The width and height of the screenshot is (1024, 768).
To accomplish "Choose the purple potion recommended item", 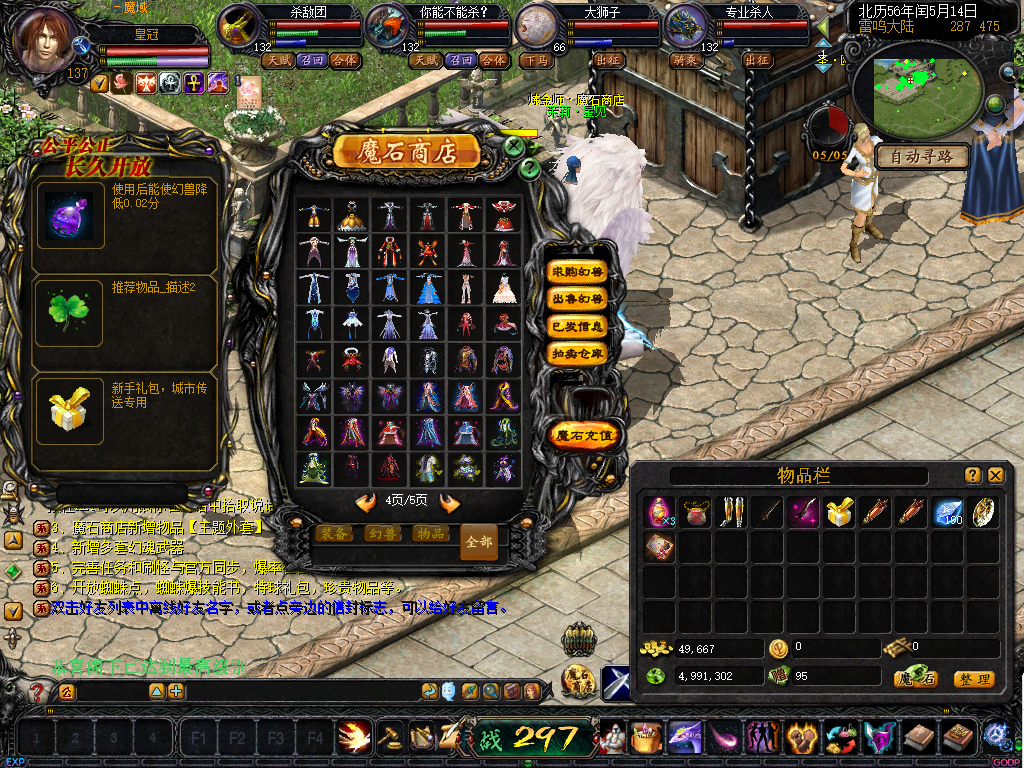I will (70, 217).
